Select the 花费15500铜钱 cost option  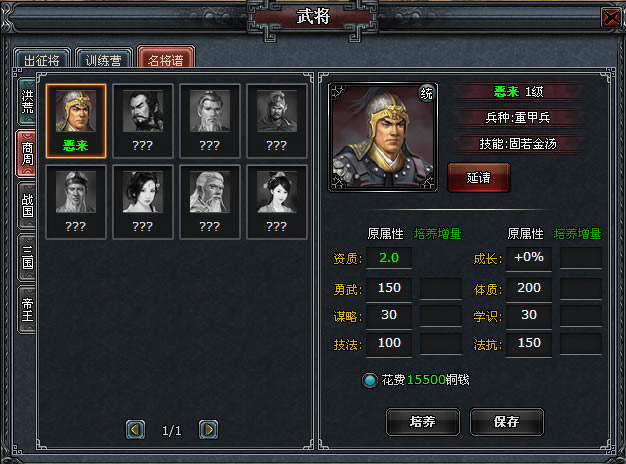(369, 381)
